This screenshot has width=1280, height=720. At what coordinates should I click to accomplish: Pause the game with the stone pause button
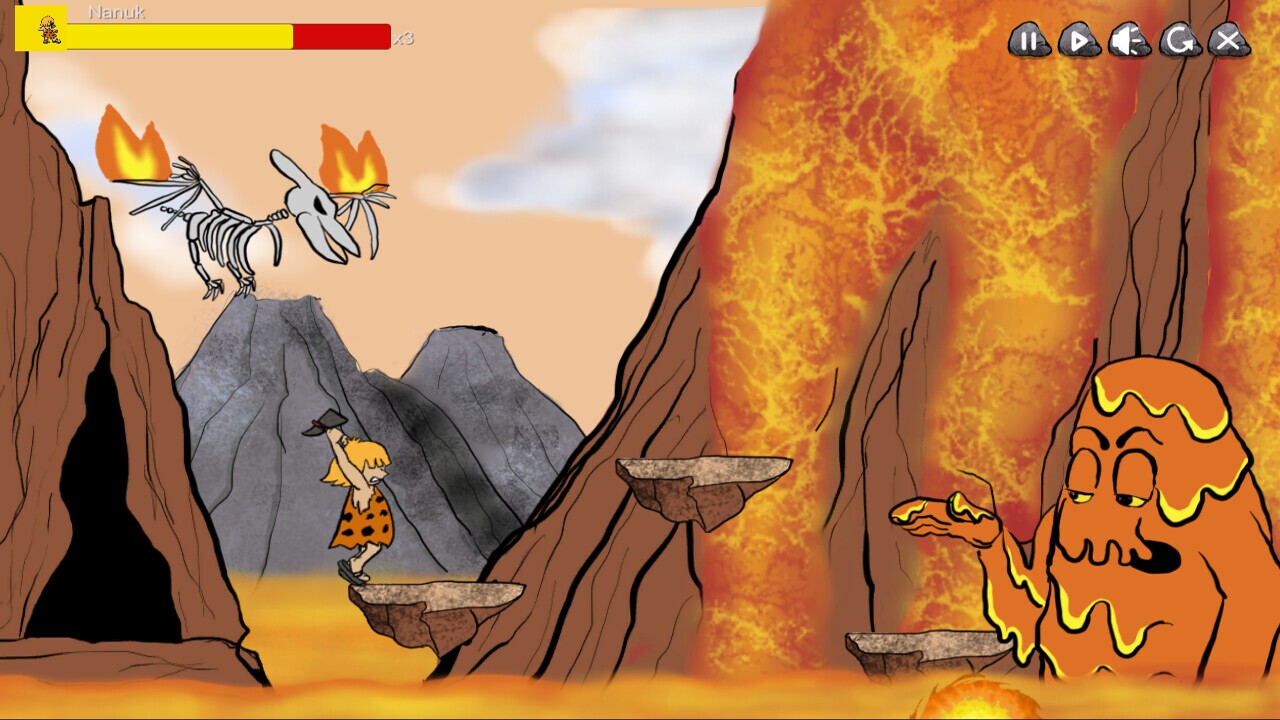point(1030,41)
